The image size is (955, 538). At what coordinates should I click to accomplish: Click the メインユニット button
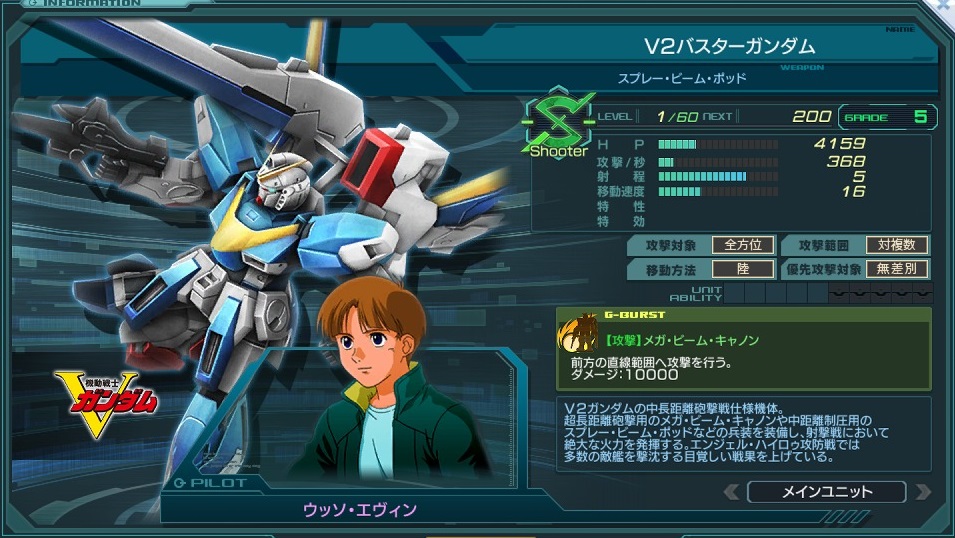point(825,491)
